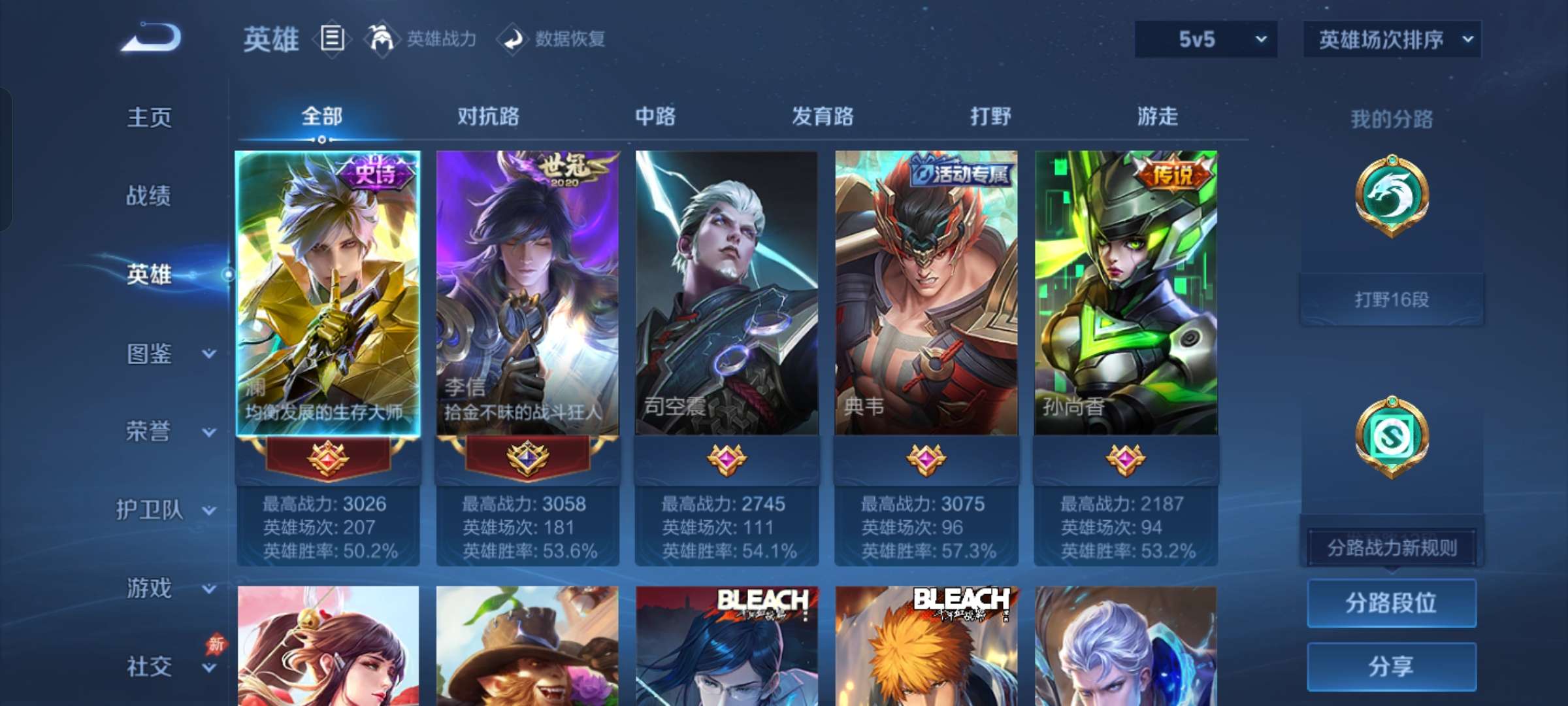Screen dimensions: 1568x706
Task: Switch to the 对抗路 tab
Action: (x=487, y=118)
